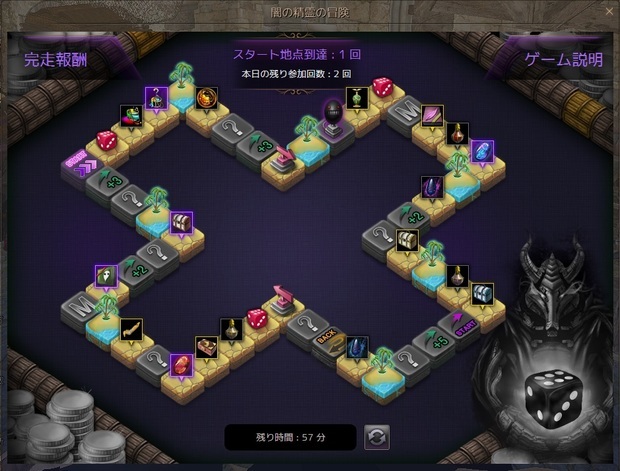The width and height of the screenshot is (620, 471).
Task: Click the refresh arrows button beside timer
Action: pos(377,437)
